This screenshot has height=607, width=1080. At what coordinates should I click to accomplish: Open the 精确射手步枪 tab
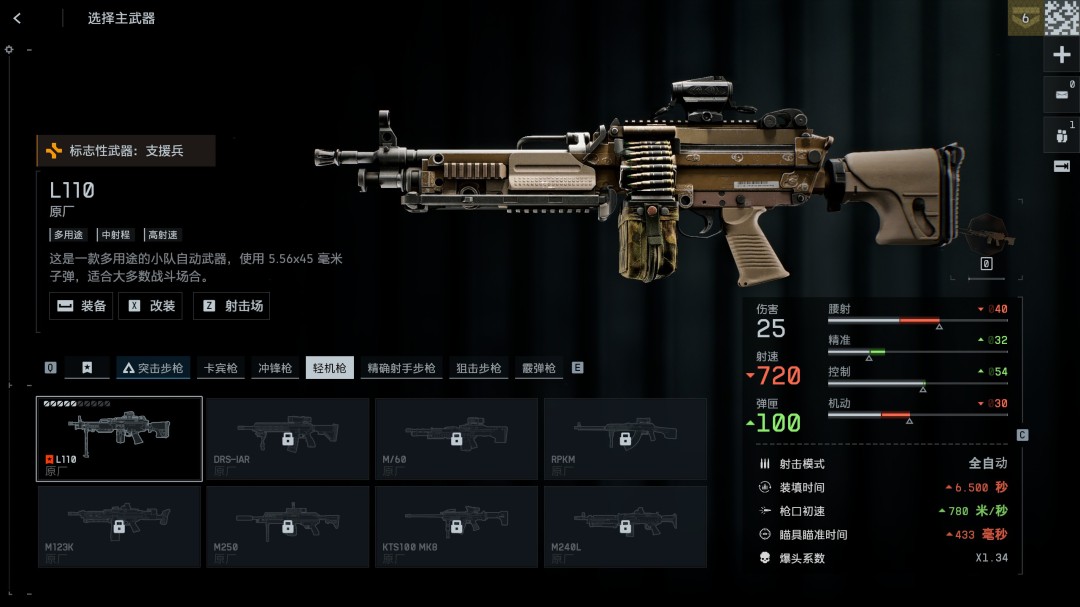pos(401,368)
